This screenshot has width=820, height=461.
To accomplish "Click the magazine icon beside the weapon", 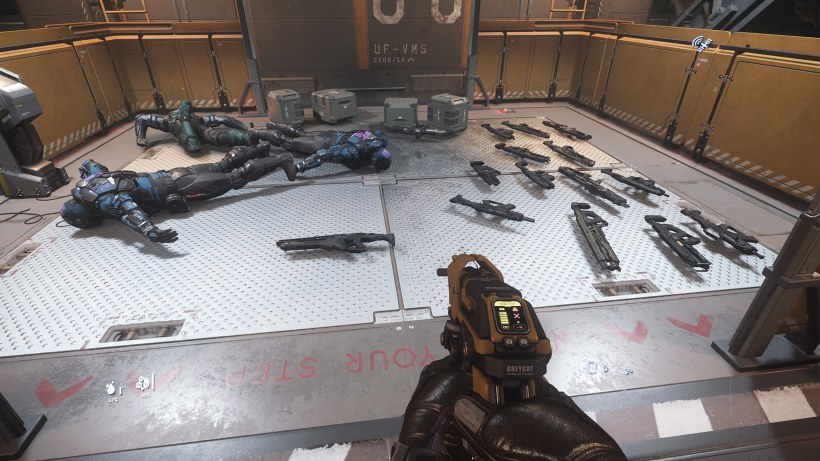I will 593,368.
